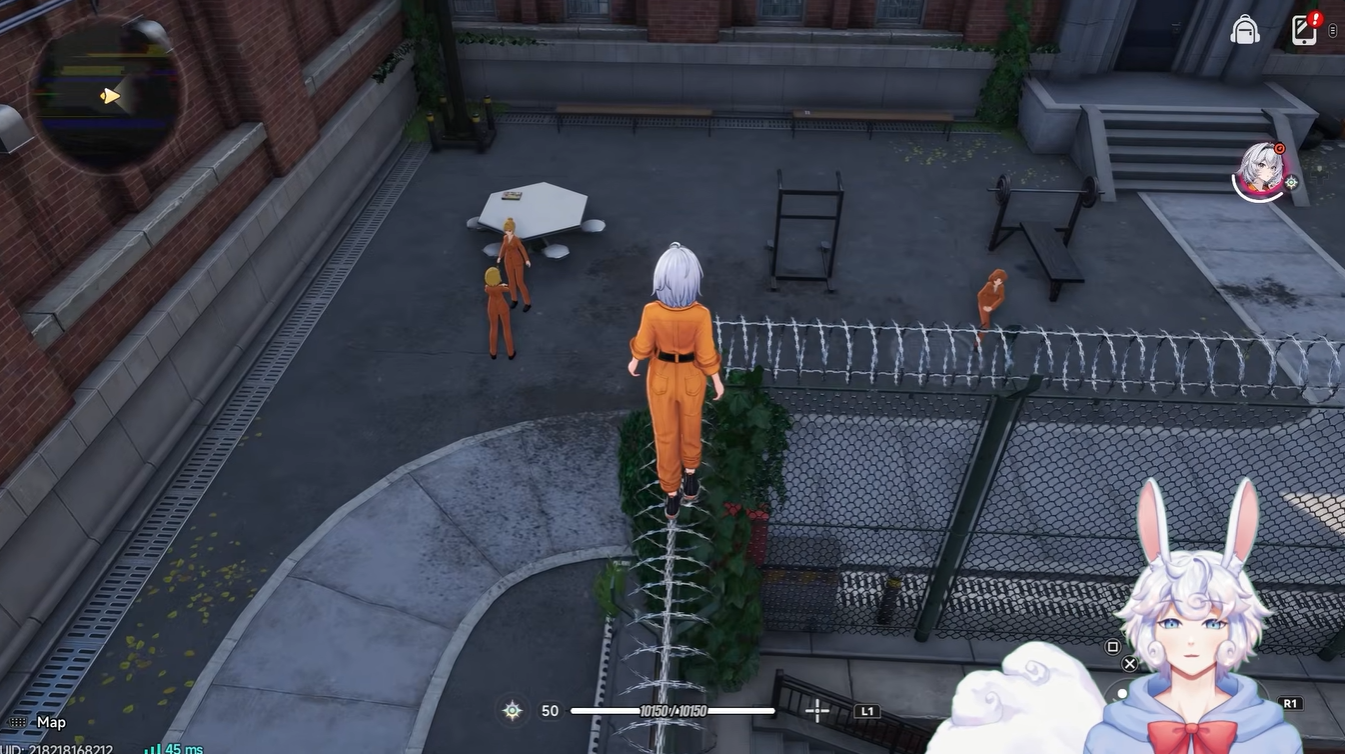Screen dimensions: 1345x754
Task: Click the player arrow inside the minimap
Action: (110, 95)
